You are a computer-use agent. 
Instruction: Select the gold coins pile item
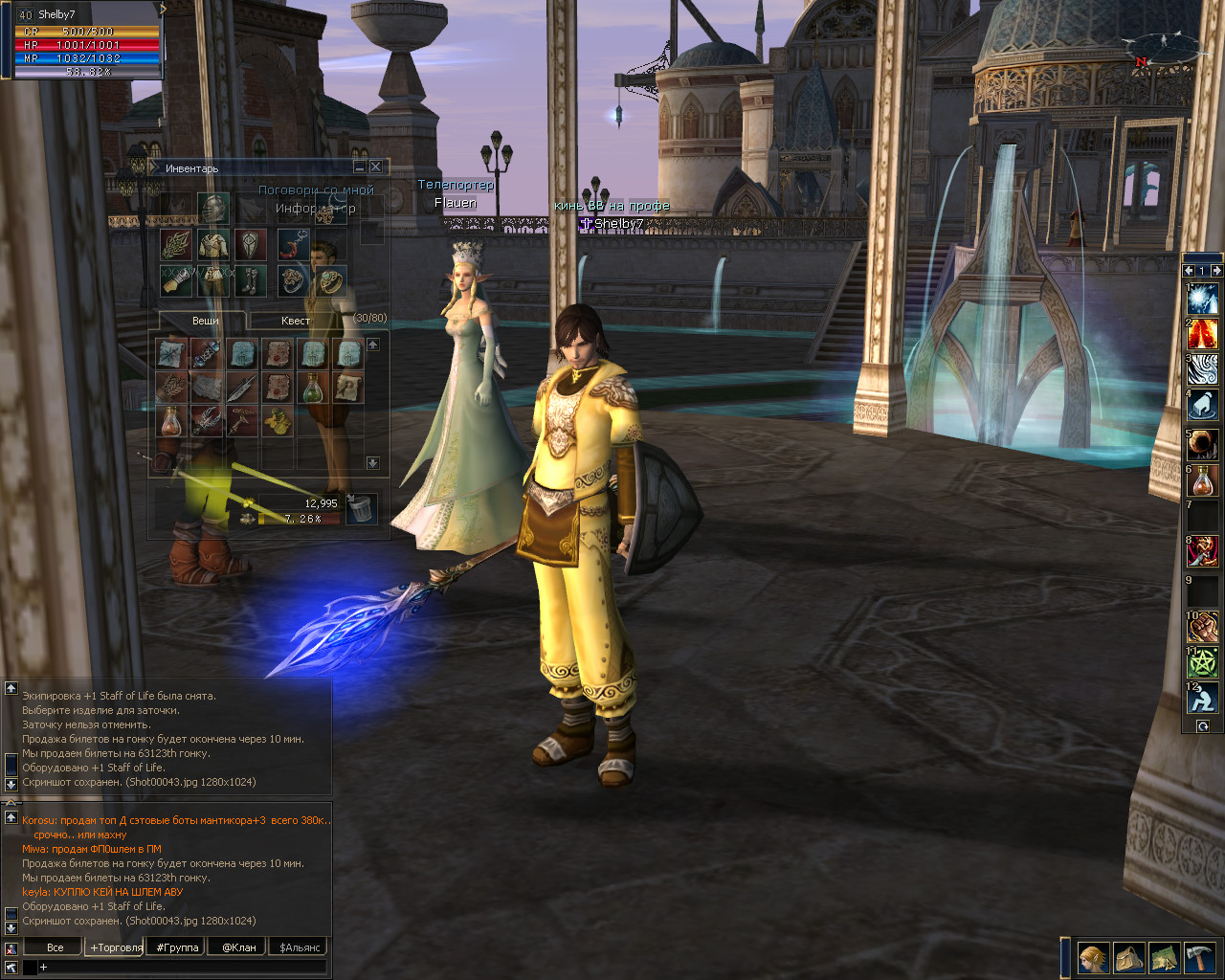point(278,419)
